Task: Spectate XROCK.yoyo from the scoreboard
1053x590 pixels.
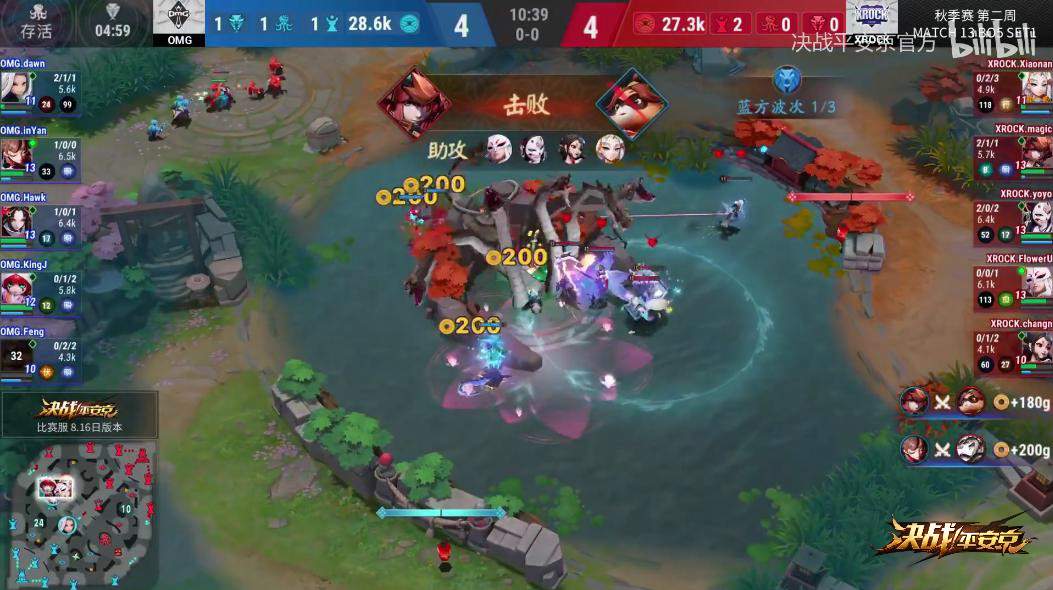Action: (1013, 221)
